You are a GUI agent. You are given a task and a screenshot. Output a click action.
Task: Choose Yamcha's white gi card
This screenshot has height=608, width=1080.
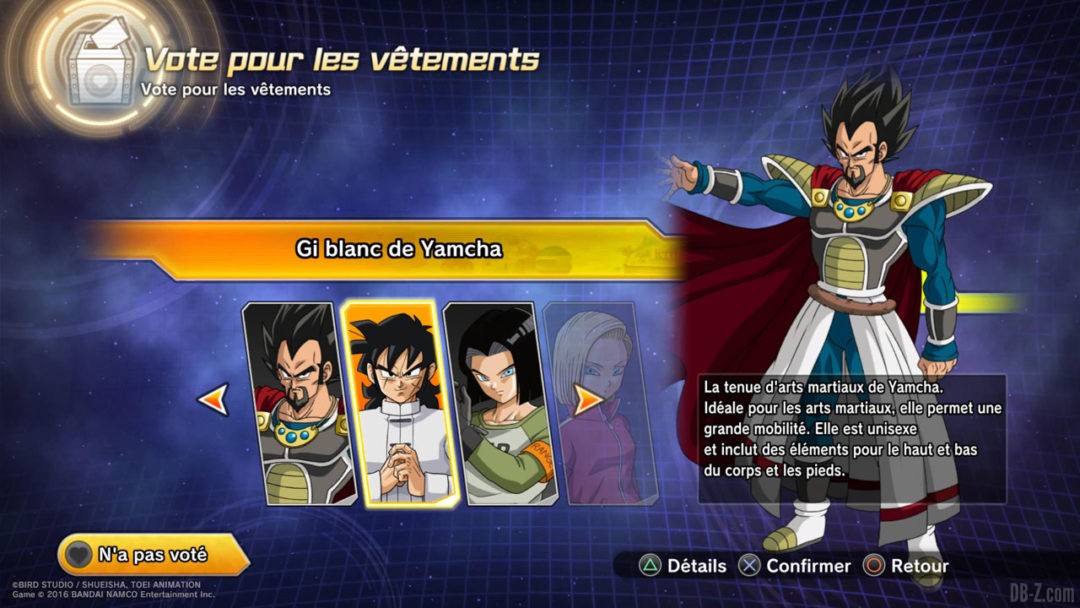[x=392, y=402]
